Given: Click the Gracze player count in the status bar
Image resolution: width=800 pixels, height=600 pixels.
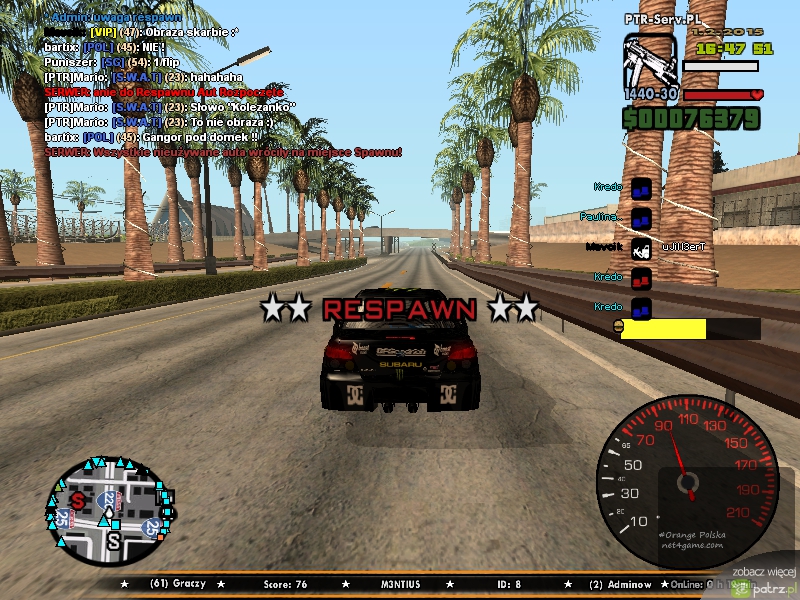Looking at the screenshot, I should tap(174, 583).
